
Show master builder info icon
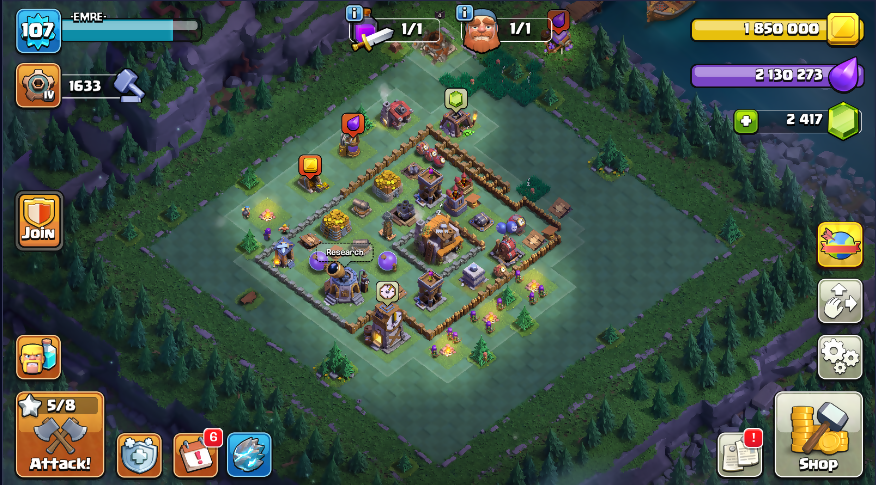click(x=464, y=13)
